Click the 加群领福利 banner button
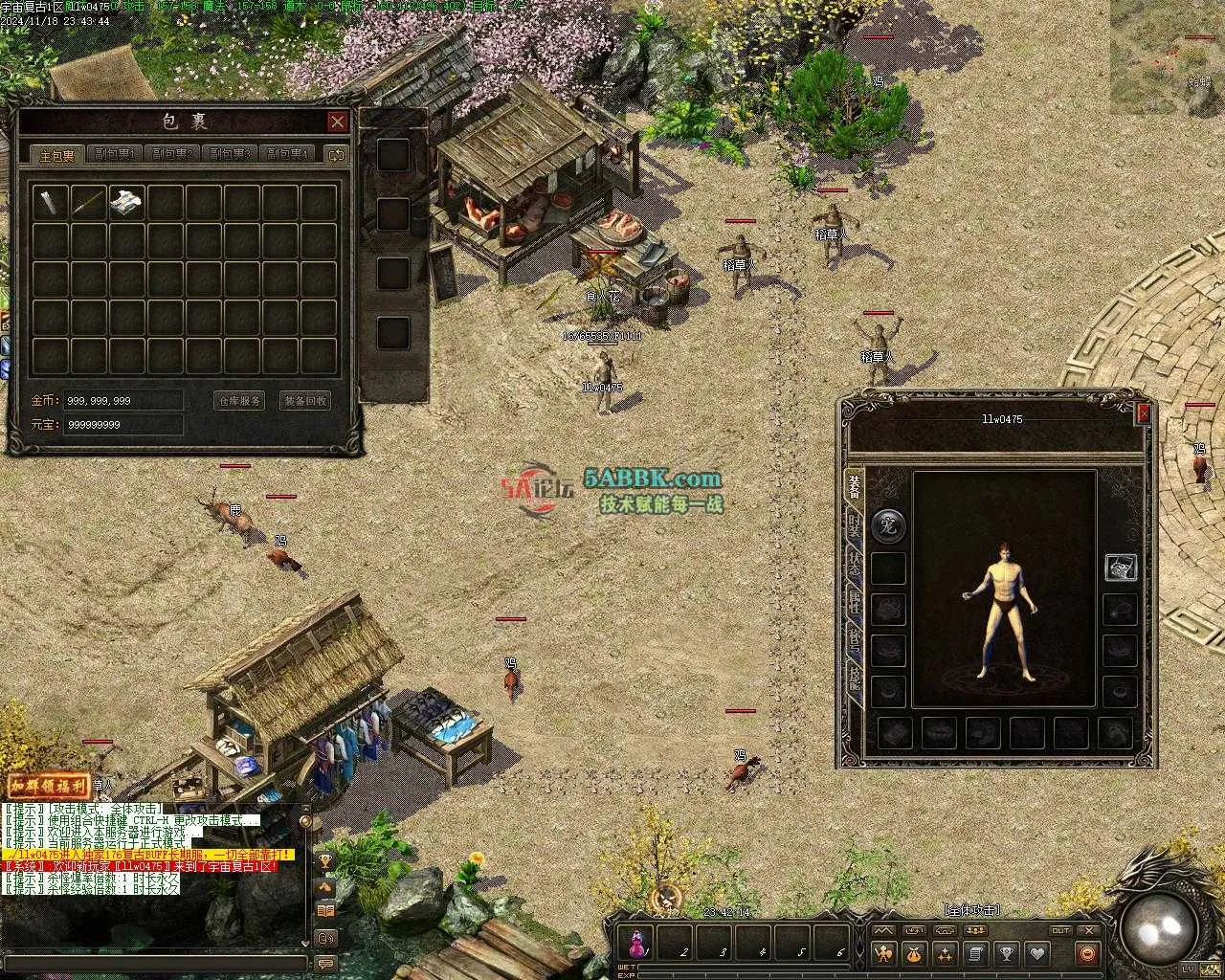Image resolution: width=1225 pixels, height=980 pixels. coord(48,786)
